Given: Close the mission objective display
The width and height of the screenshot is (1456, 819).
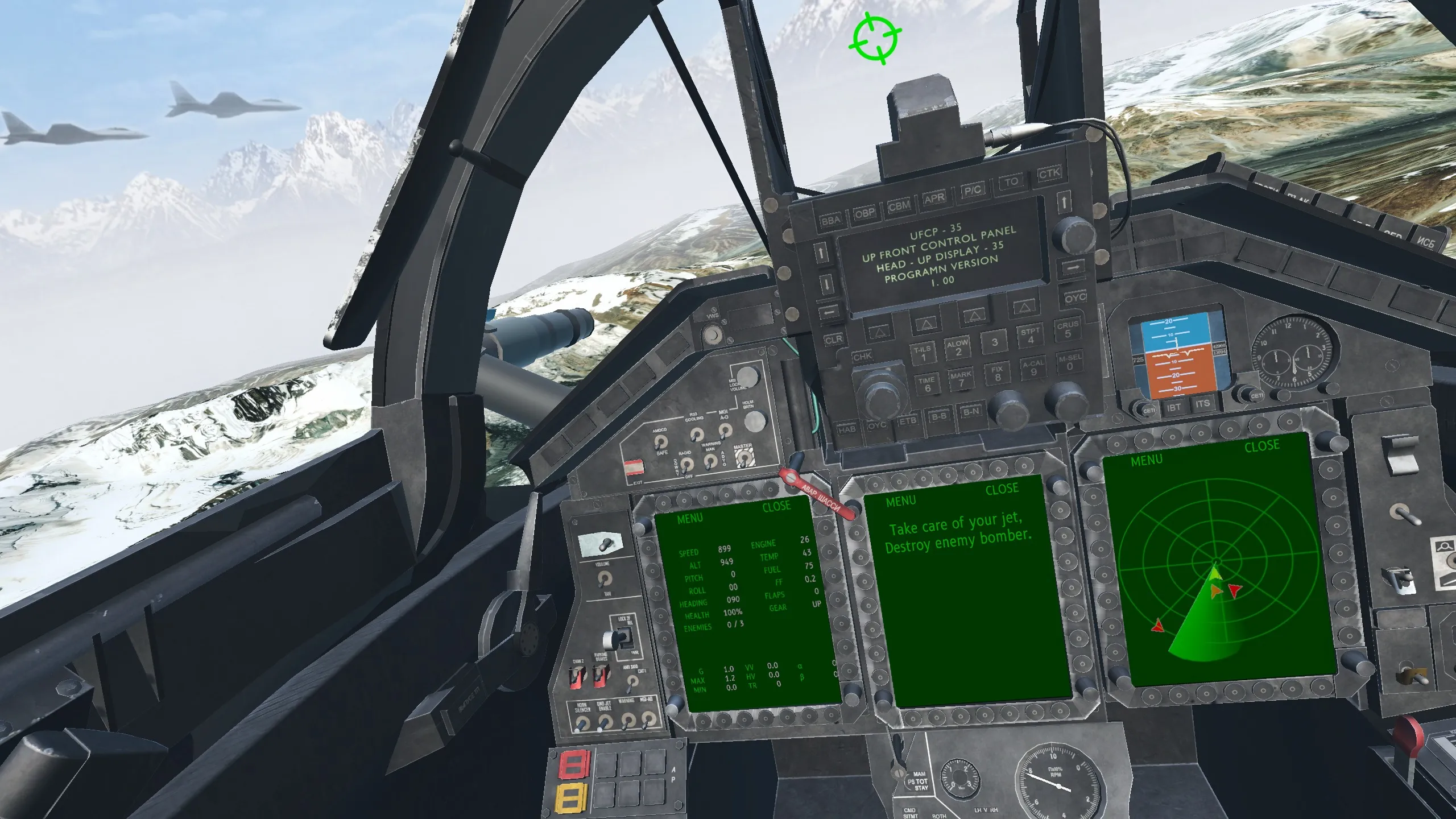Looking at the screenshot, I should [1002, 489].
